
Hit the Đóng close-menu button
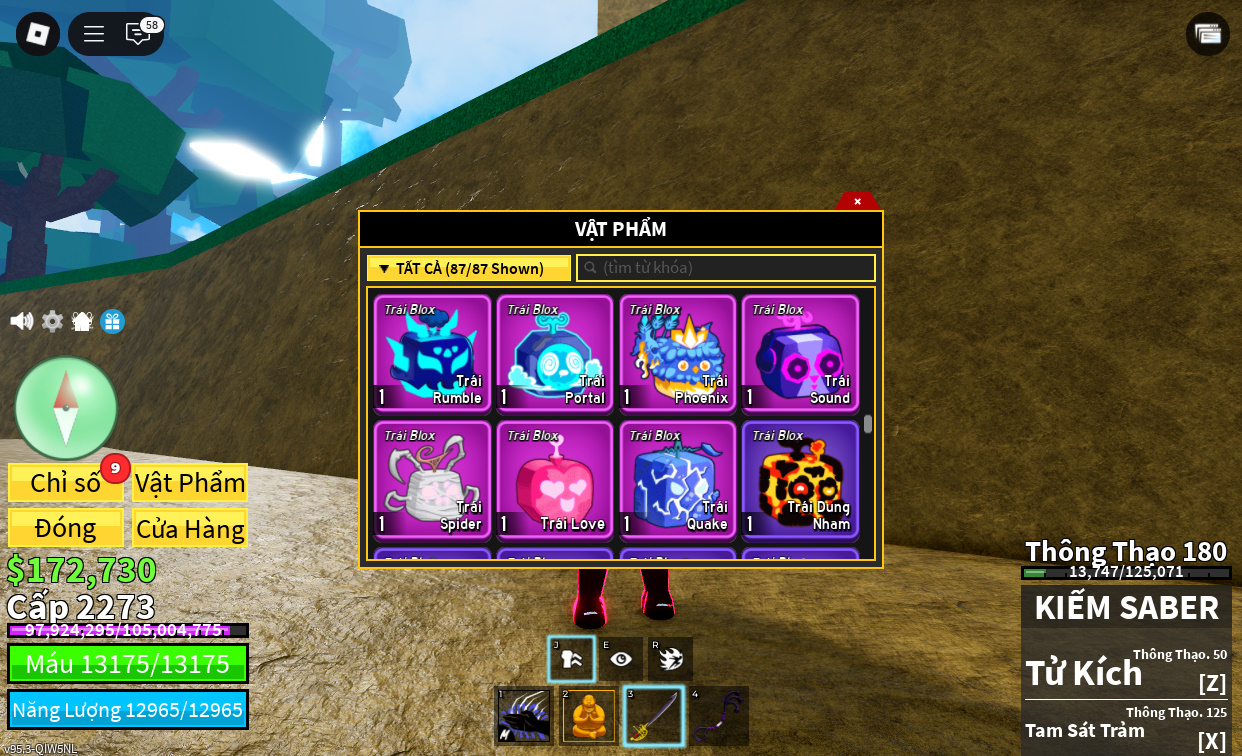66,528
